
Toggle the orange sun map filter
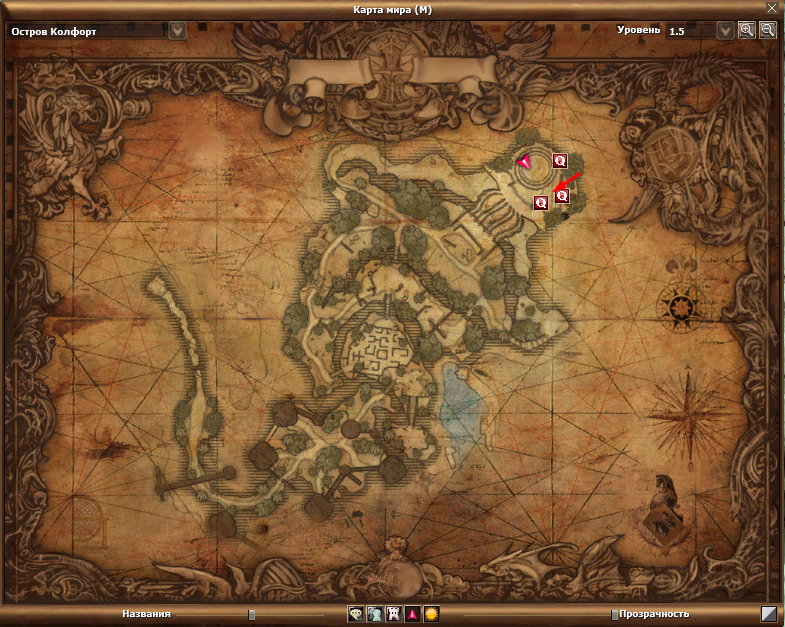tap(431, 613)
